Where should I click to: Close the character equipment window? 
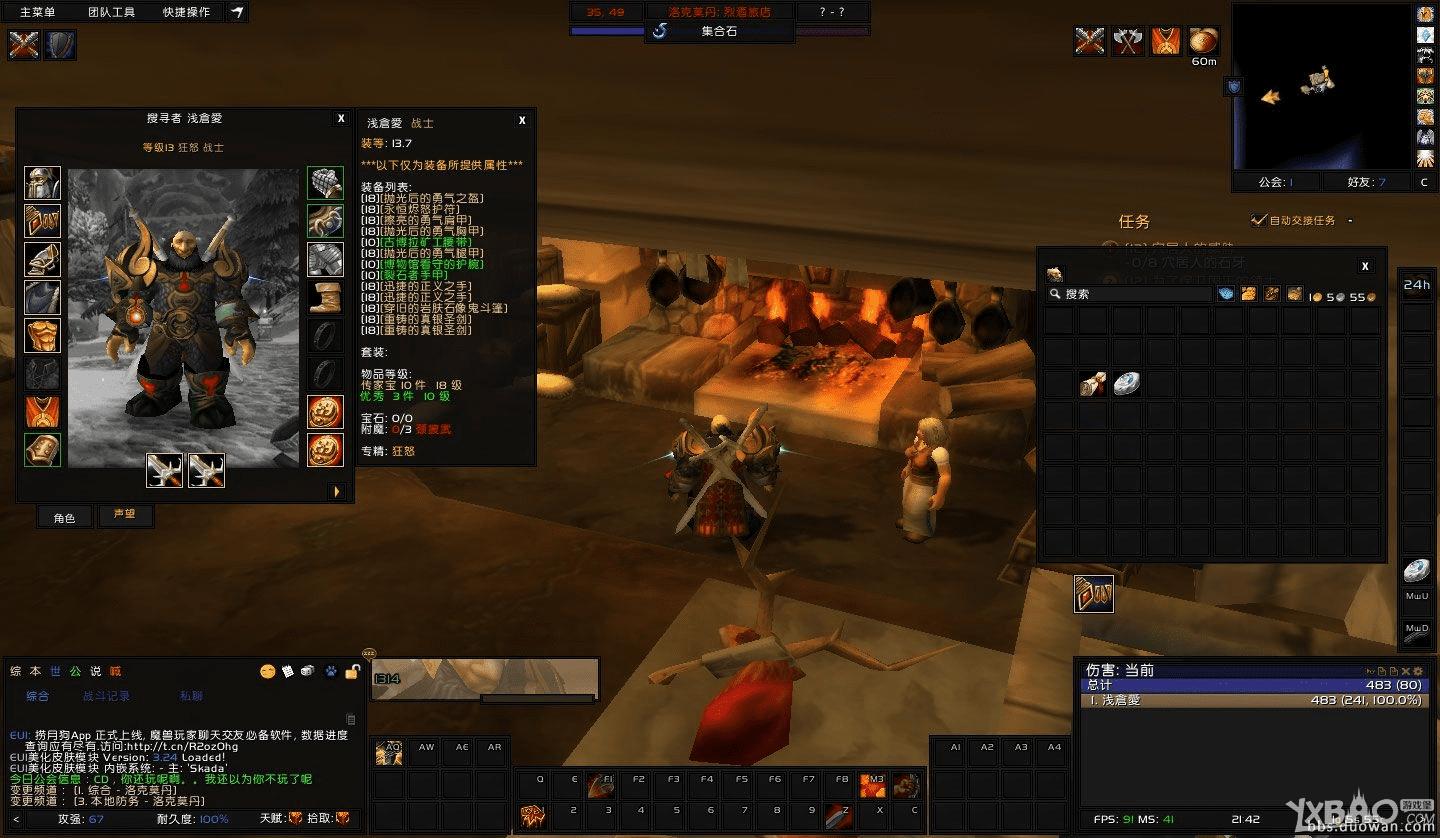click(x=341, y=118)
